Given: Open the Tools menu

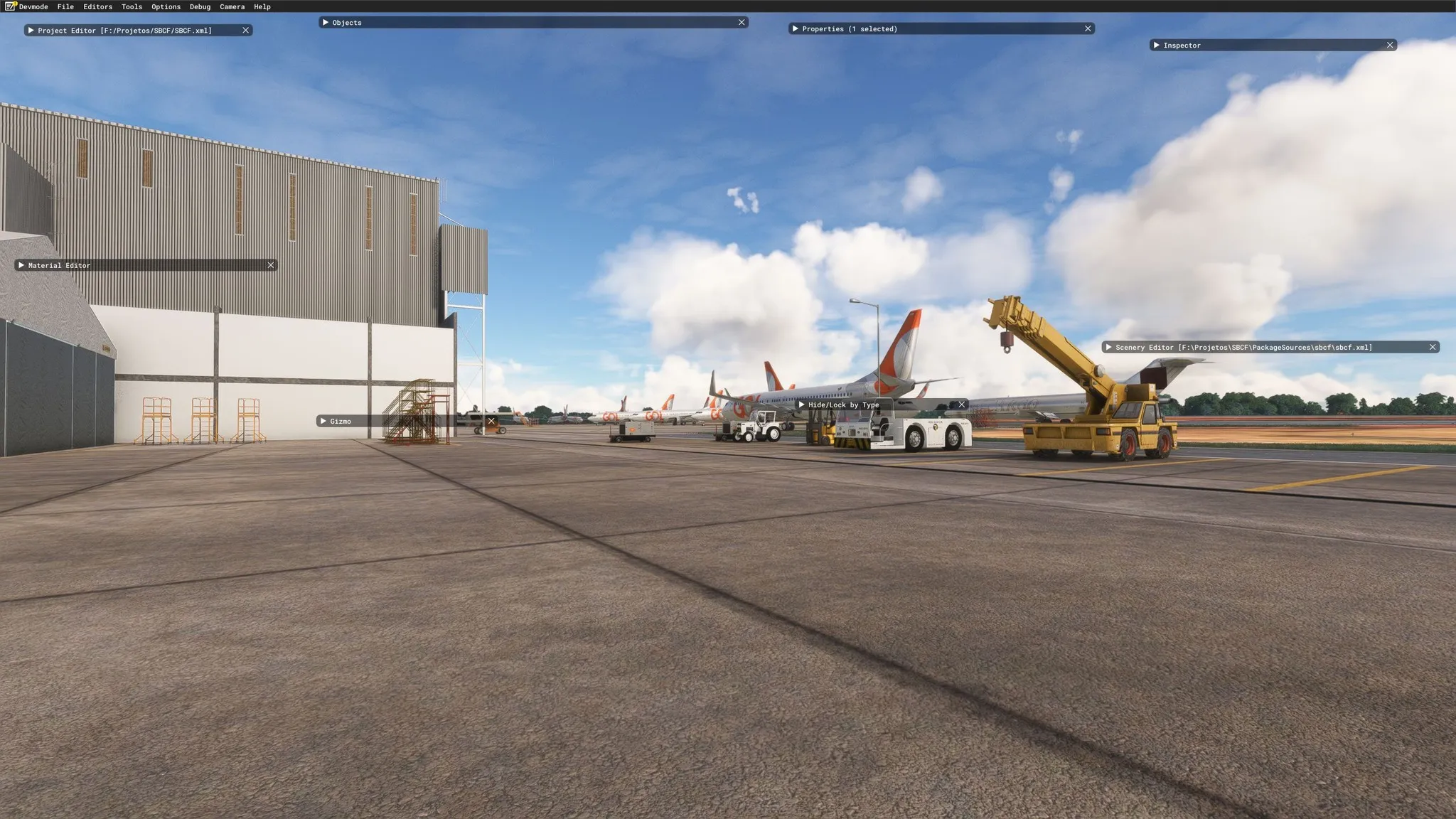Looking at the screenshot, I should pos(132,6).
